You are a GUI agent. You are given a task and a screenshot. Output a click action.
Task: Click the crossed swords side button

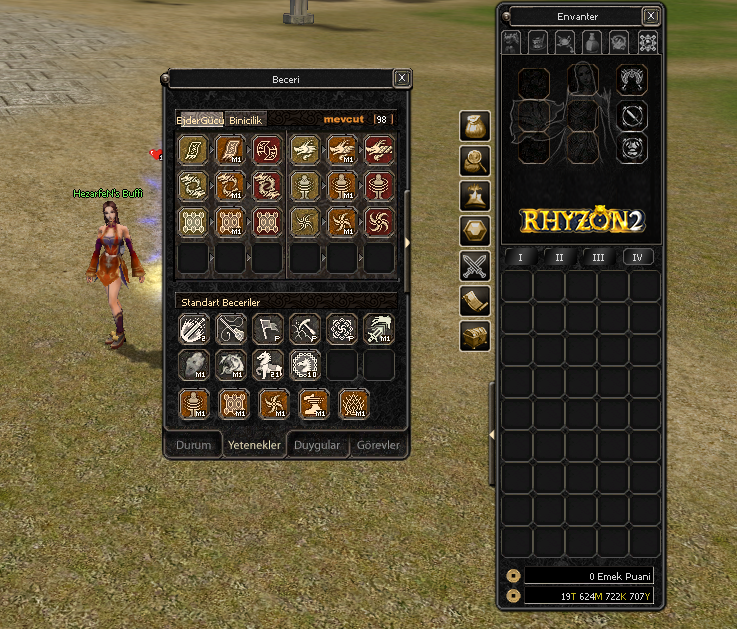[475, 266]
